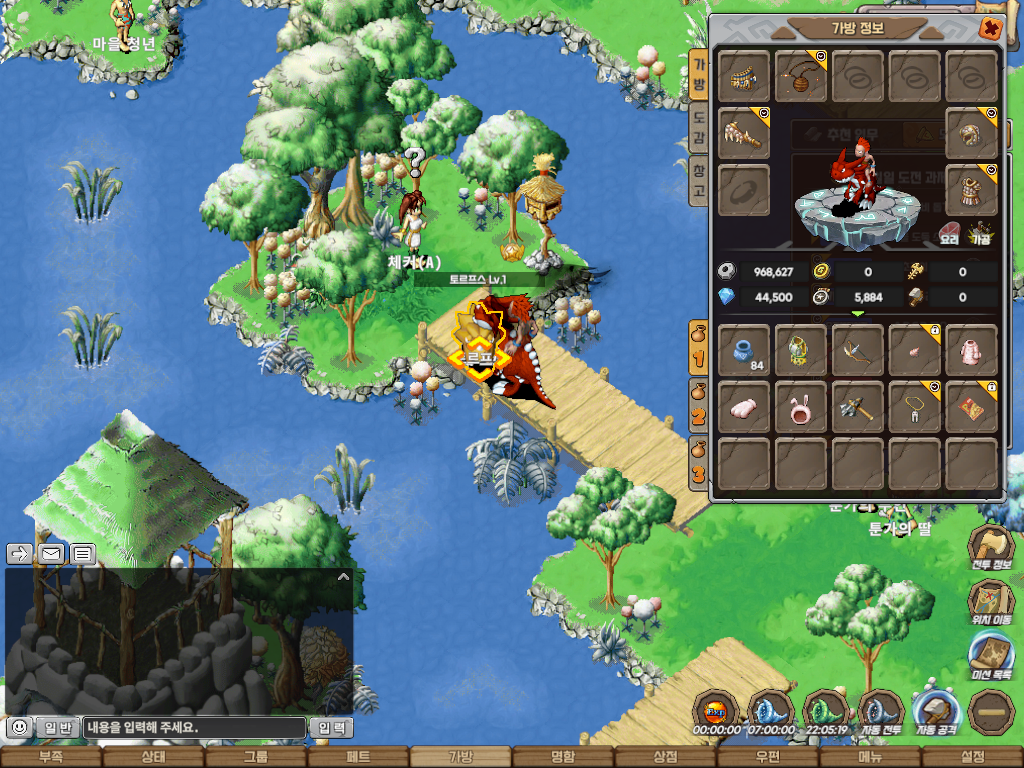Select the equipped helmet slot

[x=971, y=134]
